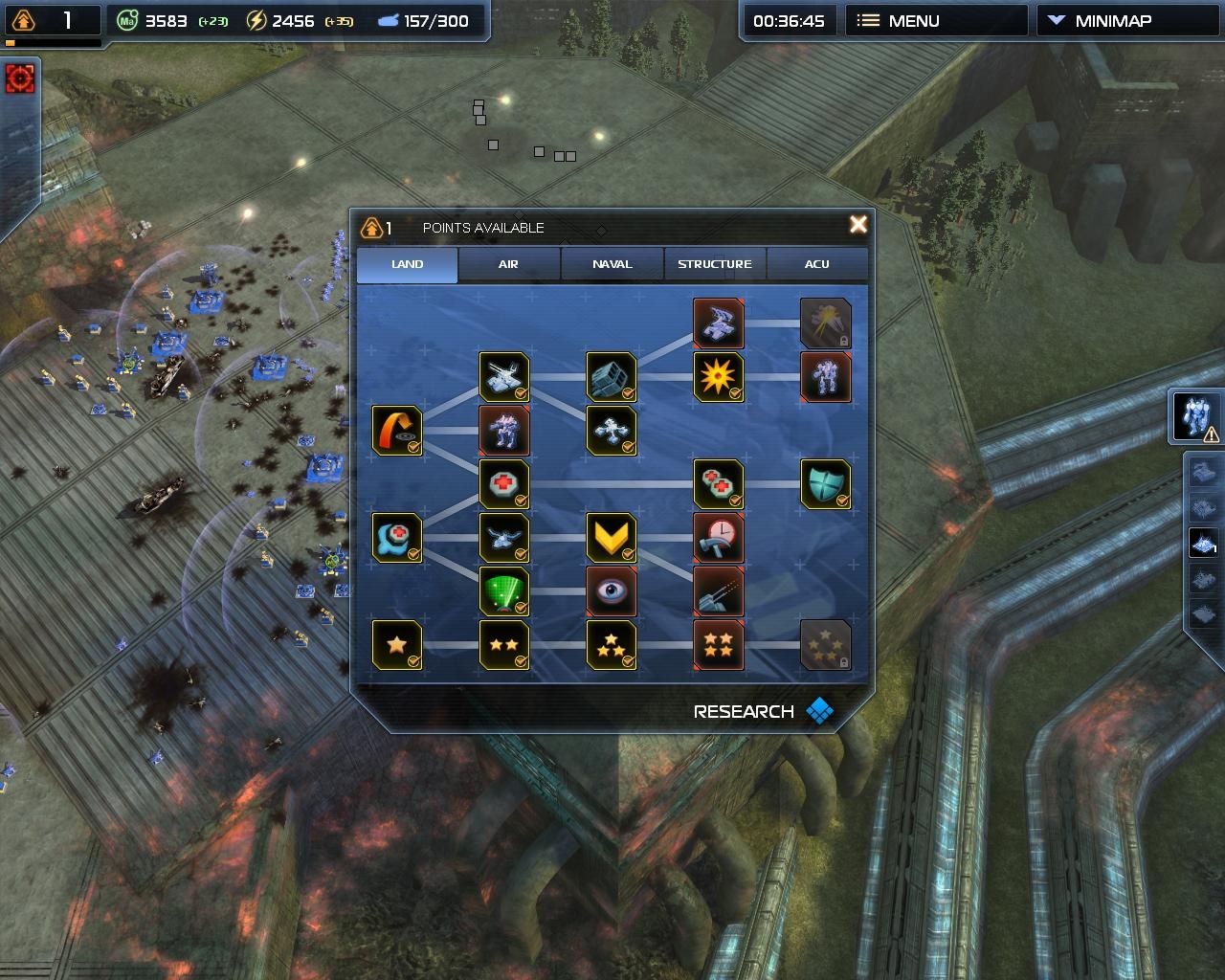Choose the yellow chevron upgrade
Image resolution: width=1225 pixels, height=980 pixels.
(611, 538)
